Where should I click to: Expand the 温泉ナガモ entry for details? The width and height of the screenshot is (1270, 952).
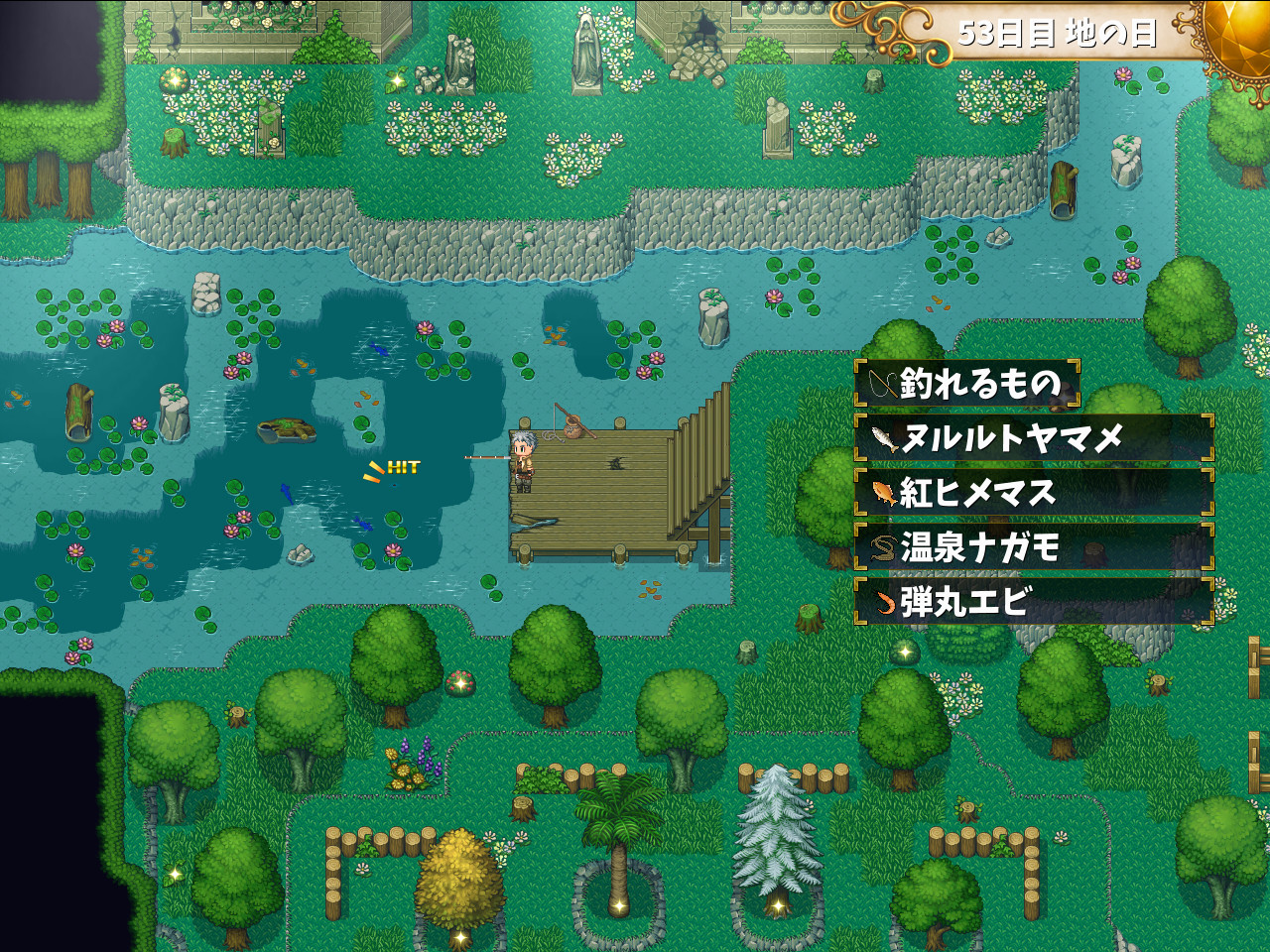[1036, 546]
